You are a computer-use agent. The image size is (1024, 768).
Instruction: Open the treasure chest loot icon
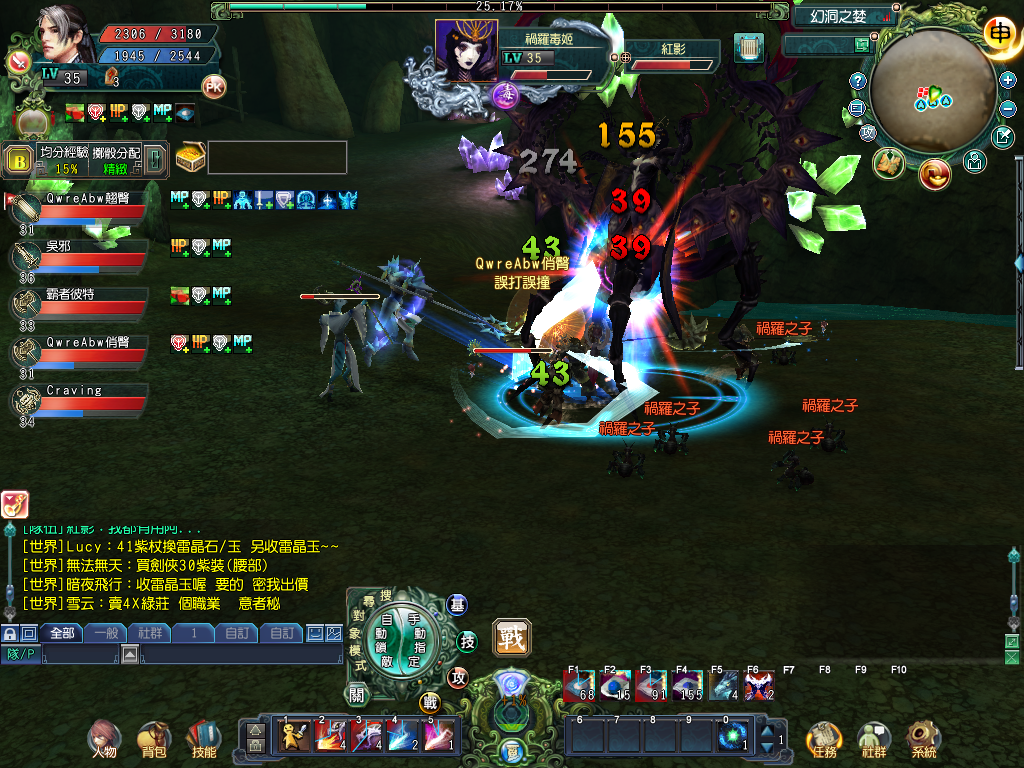190,157
